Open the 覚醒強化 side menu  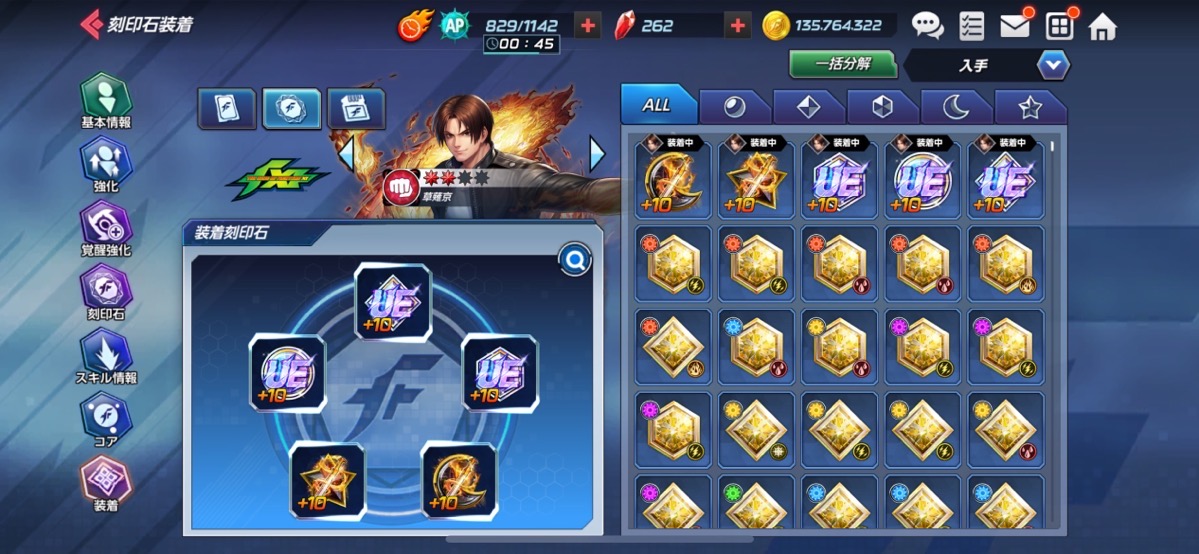point(106,228)
